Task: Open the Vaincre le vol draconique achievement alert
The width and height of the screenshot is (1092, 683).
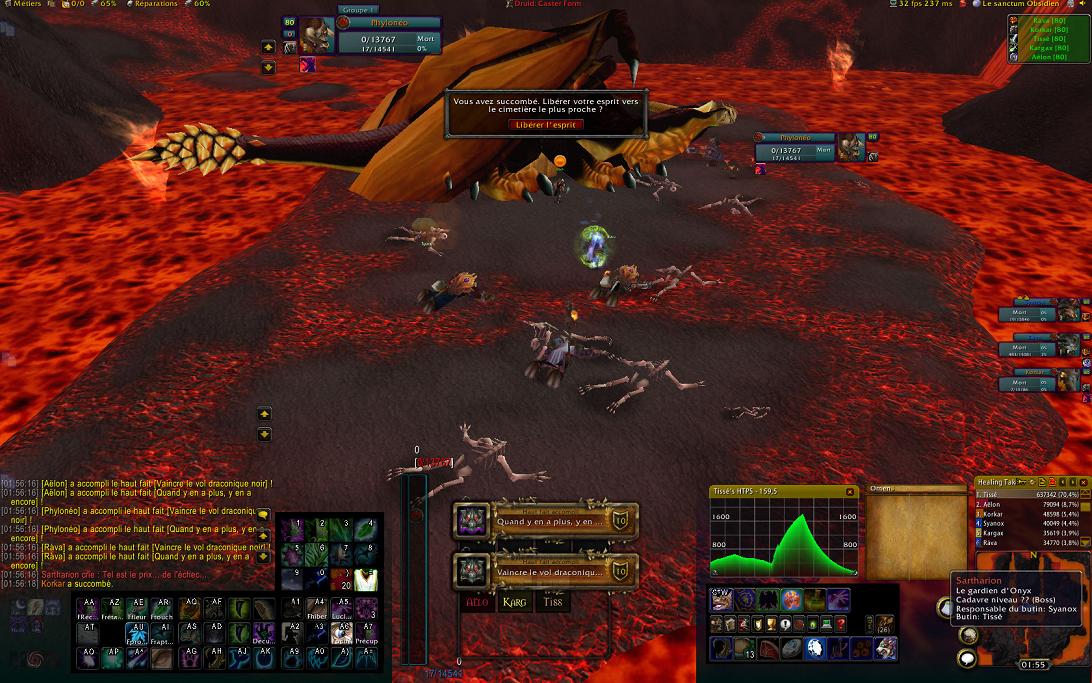Action: [545, 571]
